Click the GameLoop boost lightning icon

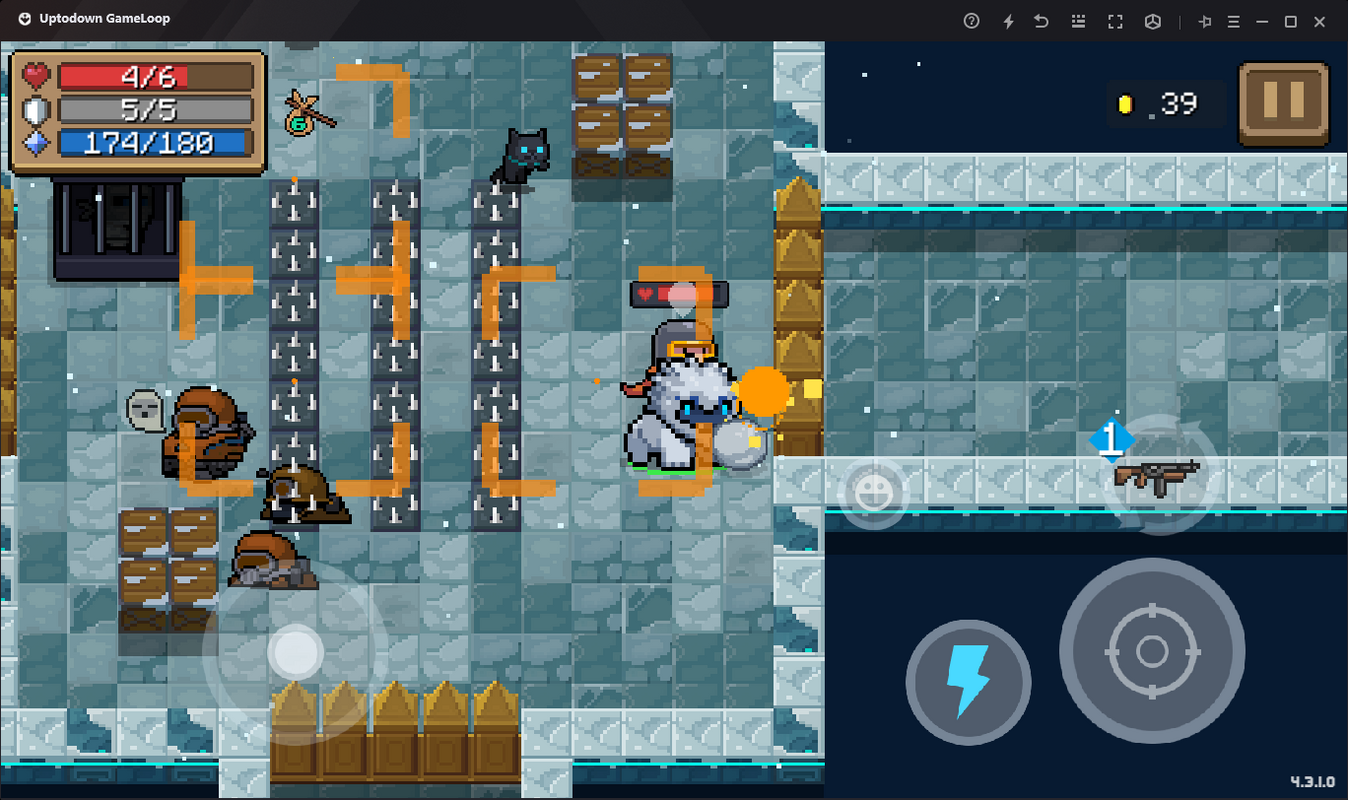[1008, 20]
